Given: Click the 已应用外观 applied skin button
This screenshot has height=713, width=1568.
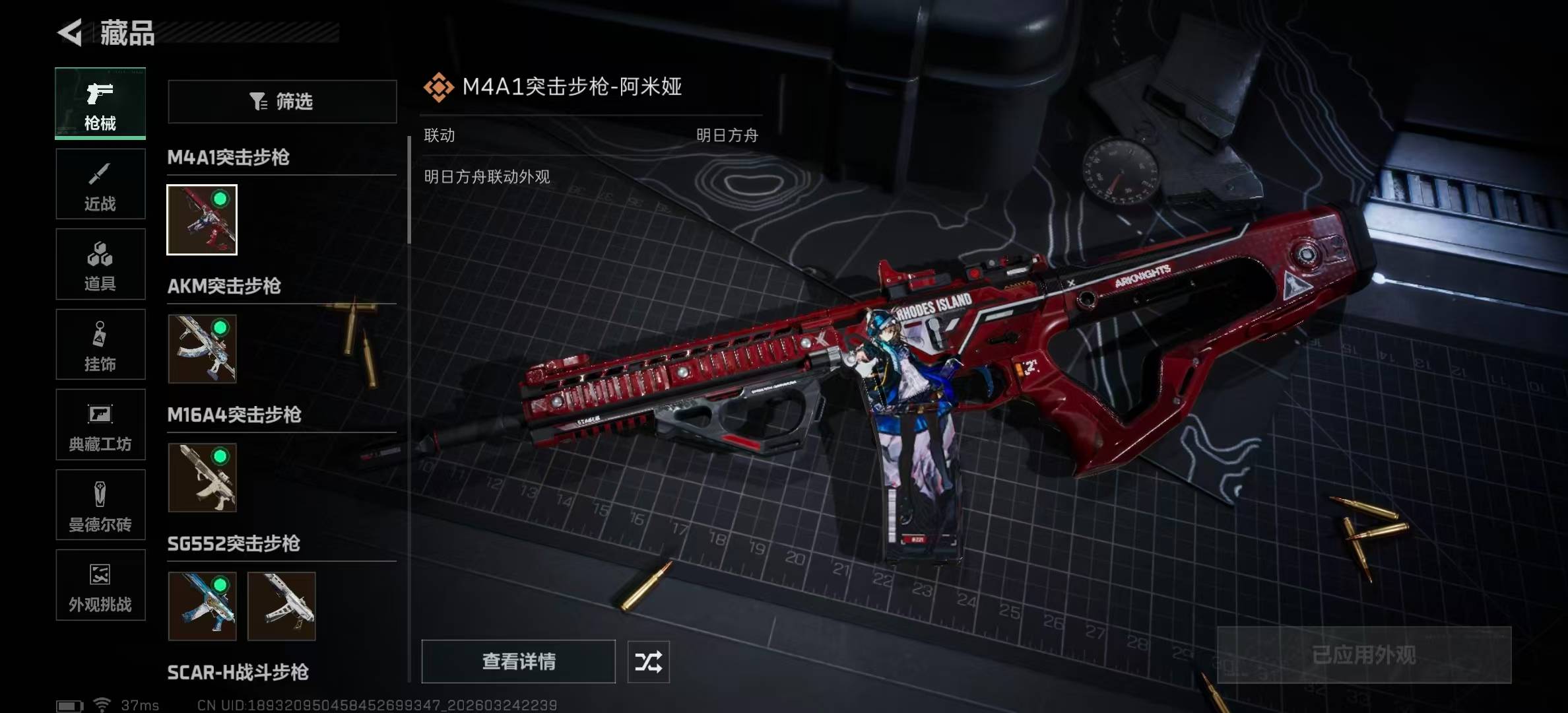Looking at the screenshot, I should click(1363, 655).
